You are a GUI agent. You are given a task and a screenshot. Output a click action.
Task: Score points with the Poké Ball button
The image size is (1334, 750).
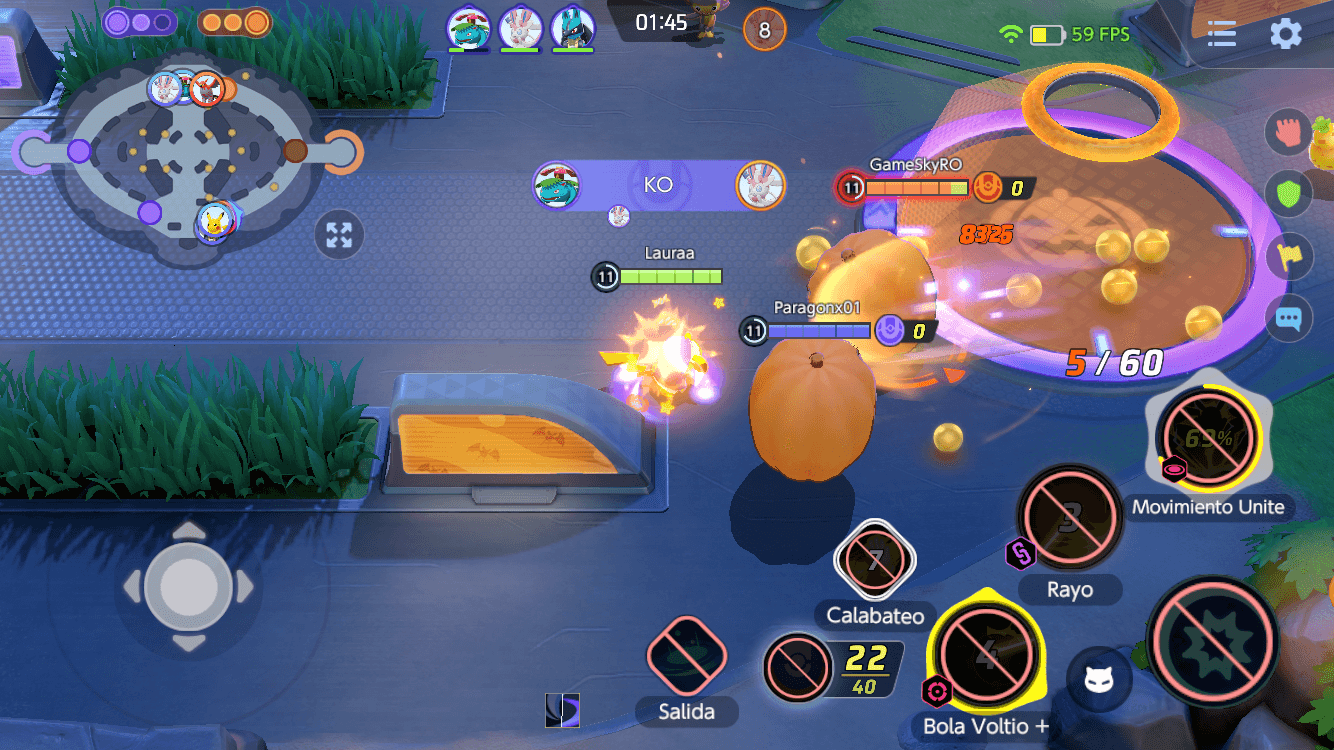click(797, 667)
